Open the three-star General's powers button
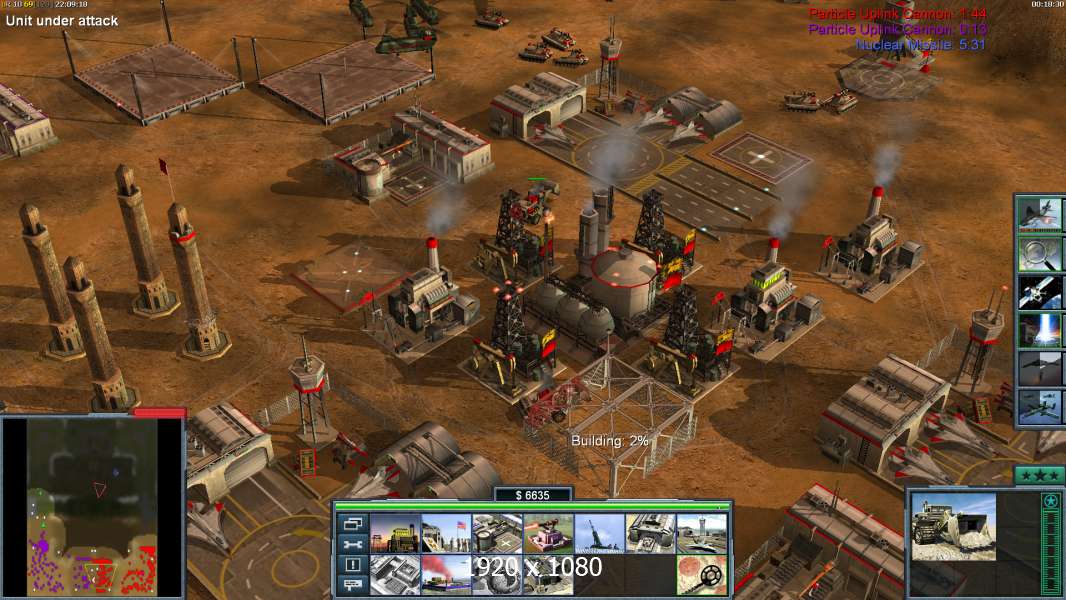1066x600 pixels. click(1038, 474)
